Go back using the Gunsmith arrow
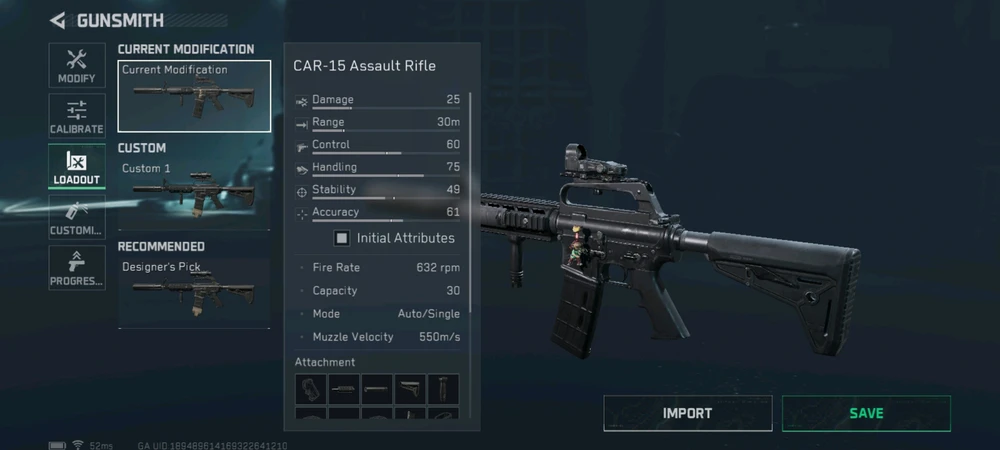Image resolution: width=1000 pixels, height=450 pixels. click(58, 20)
